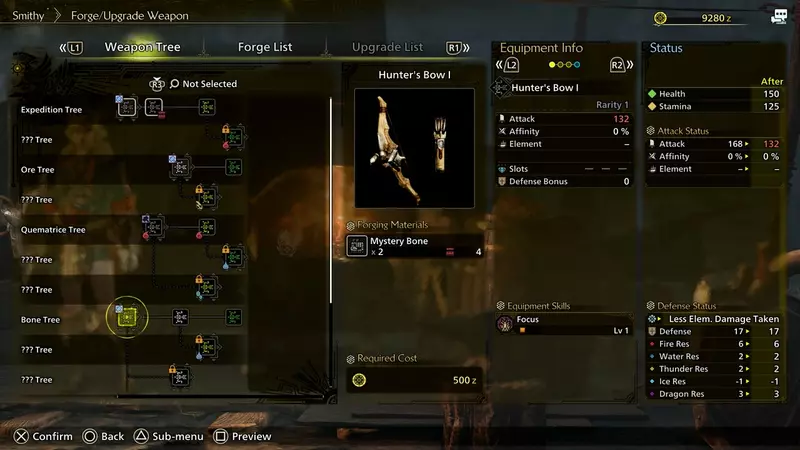Open the Not Selected search filter
The width and height of the screenshot is (800, 450).
[x=203, y=84]
